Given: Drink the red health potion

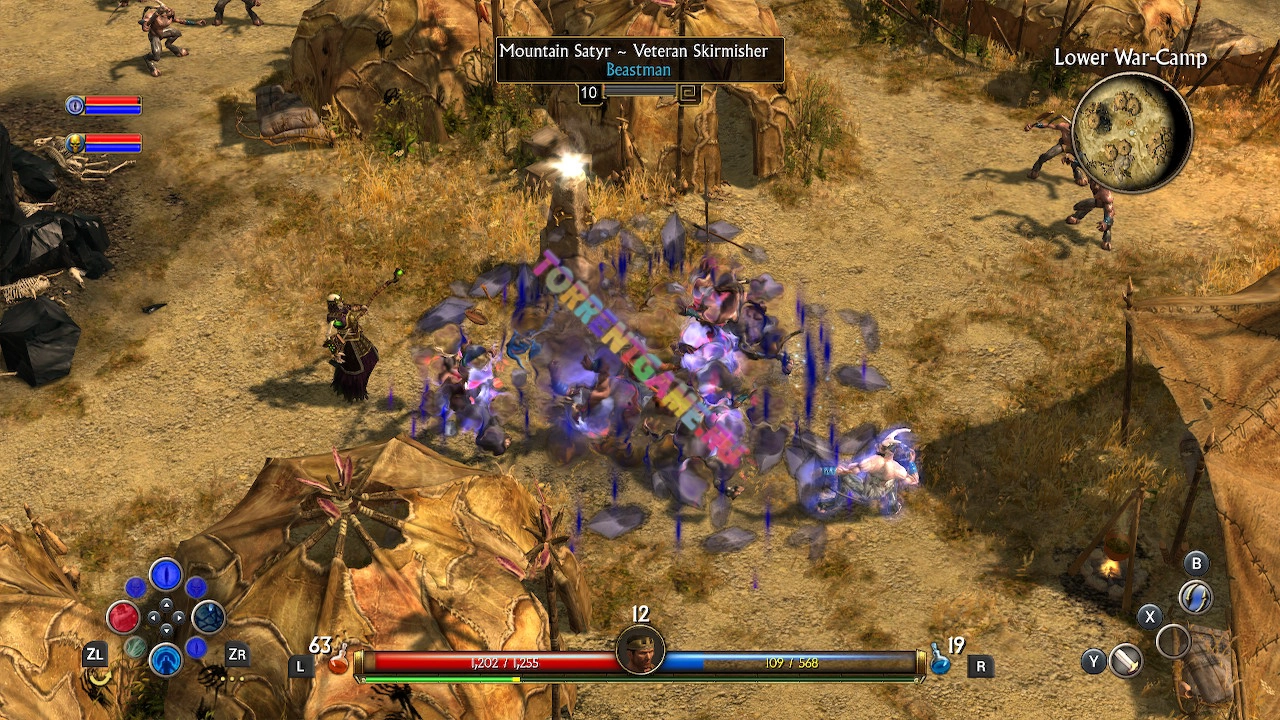Looking at the screenshot, I should click(x=338, y=661).
